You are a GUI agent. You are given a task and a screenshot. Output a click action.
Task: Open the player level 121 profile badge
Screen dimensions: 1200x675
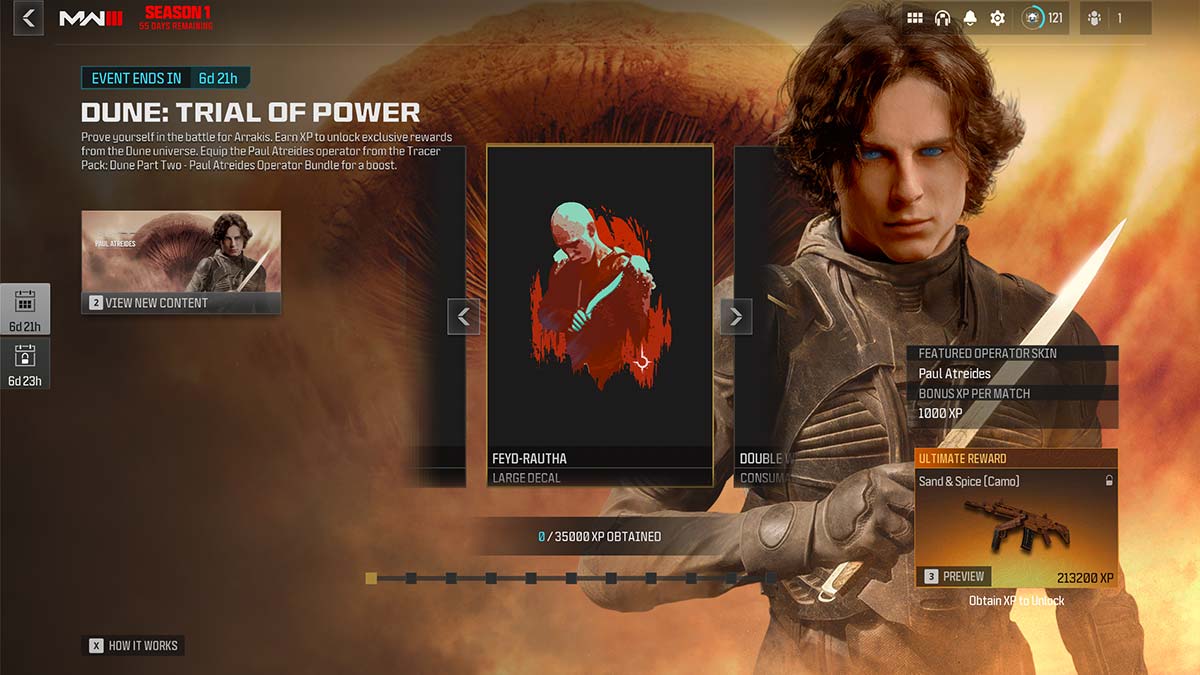click(x=1042, y=18)
